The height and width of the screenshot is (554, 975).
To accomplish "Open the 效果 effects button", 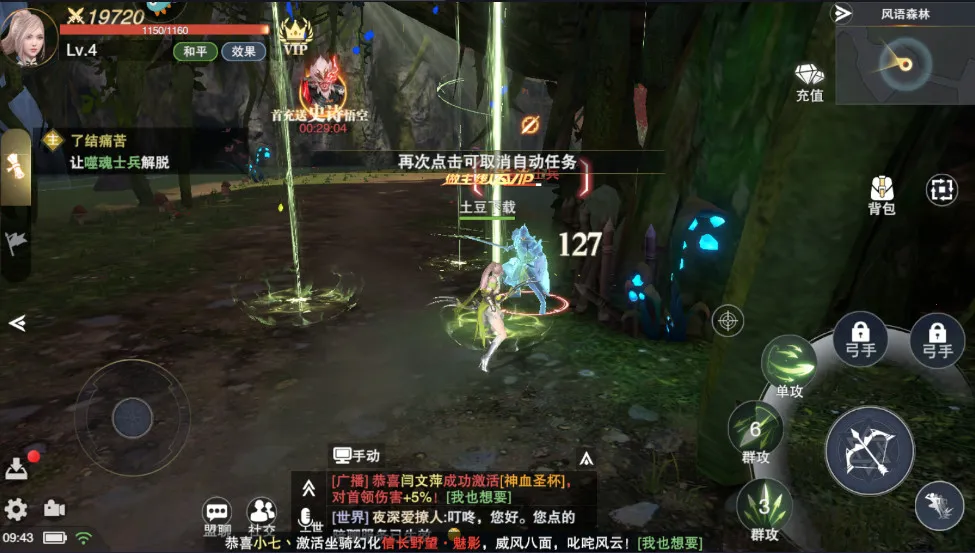I will click(x=243, y=52).
